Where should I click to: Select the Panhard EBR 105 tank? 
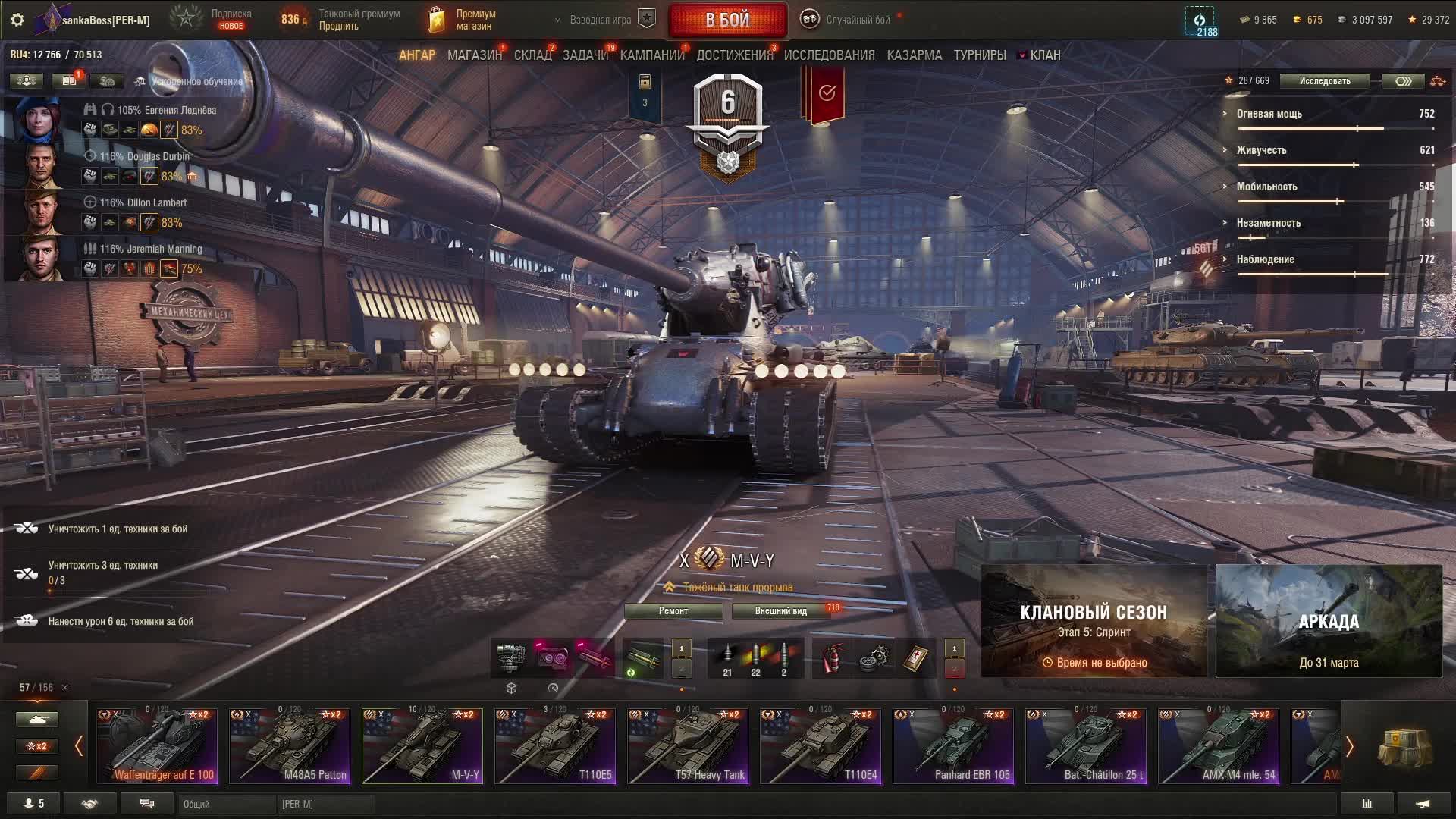[953, 746]
